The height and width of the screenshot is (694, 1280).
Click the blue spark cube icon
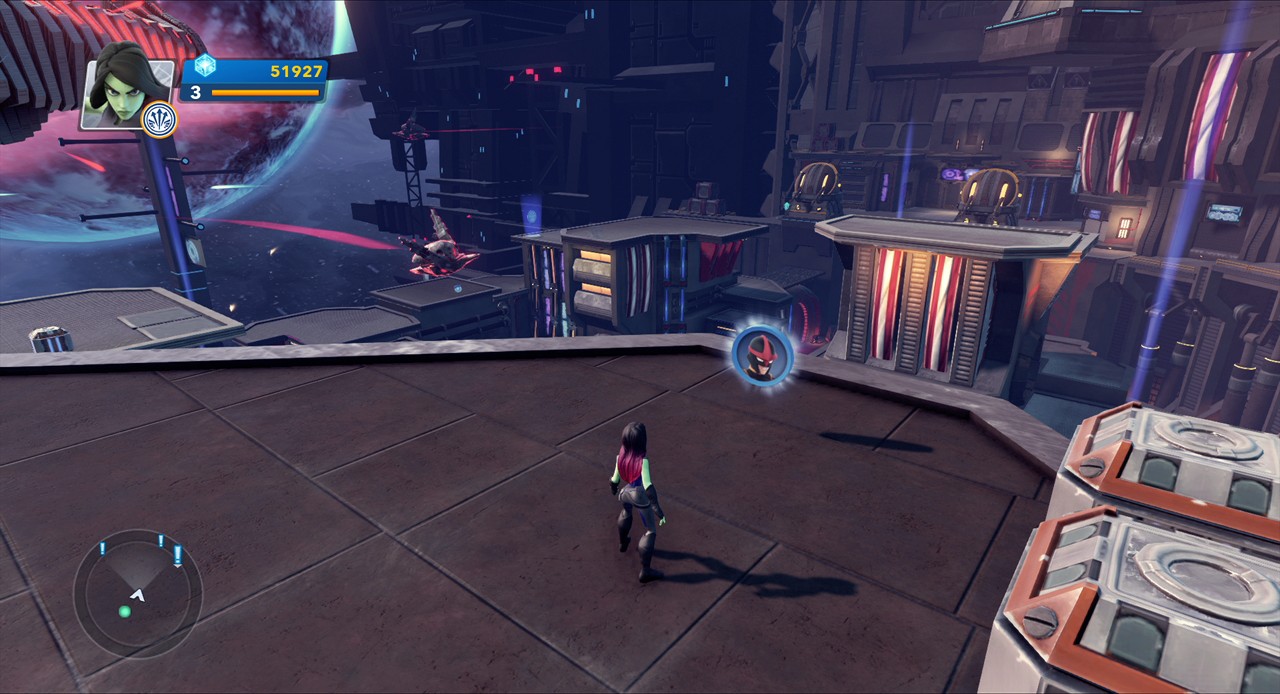[x=205, y=66]
